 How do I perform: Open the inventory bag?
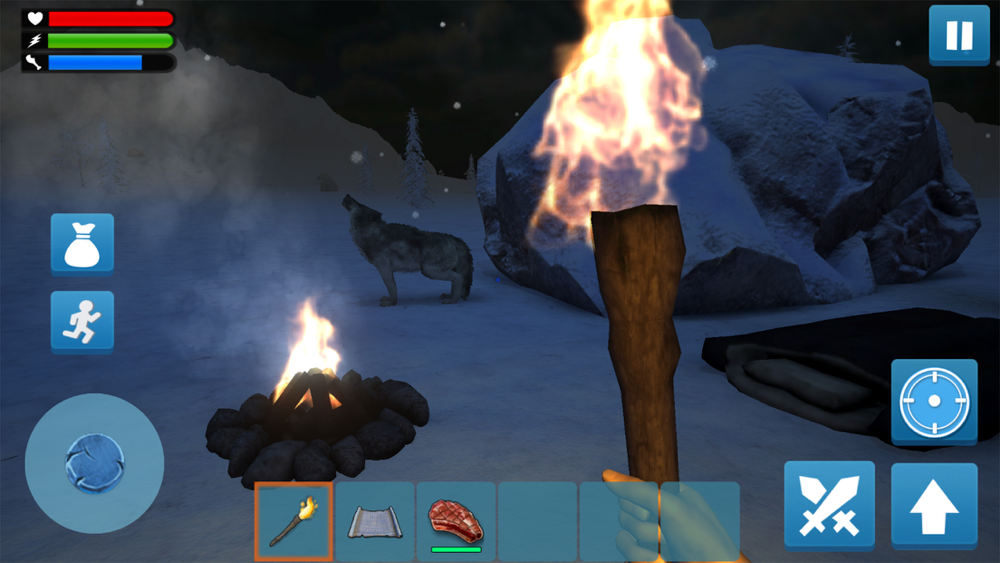pyautogui.click(x=82, y=244)
